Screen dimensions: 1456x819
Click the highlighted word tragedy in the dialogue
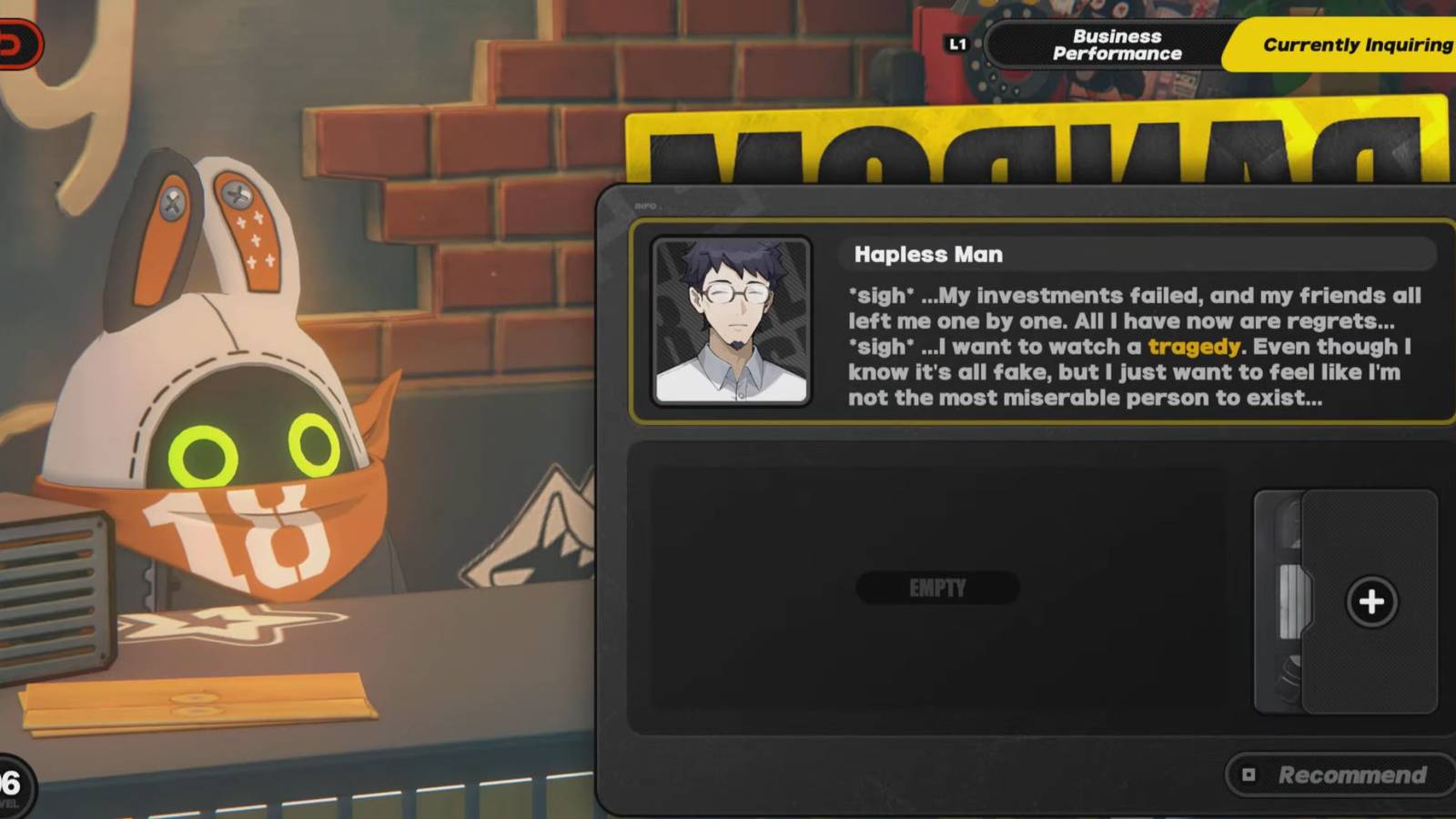click(1195, 347)
